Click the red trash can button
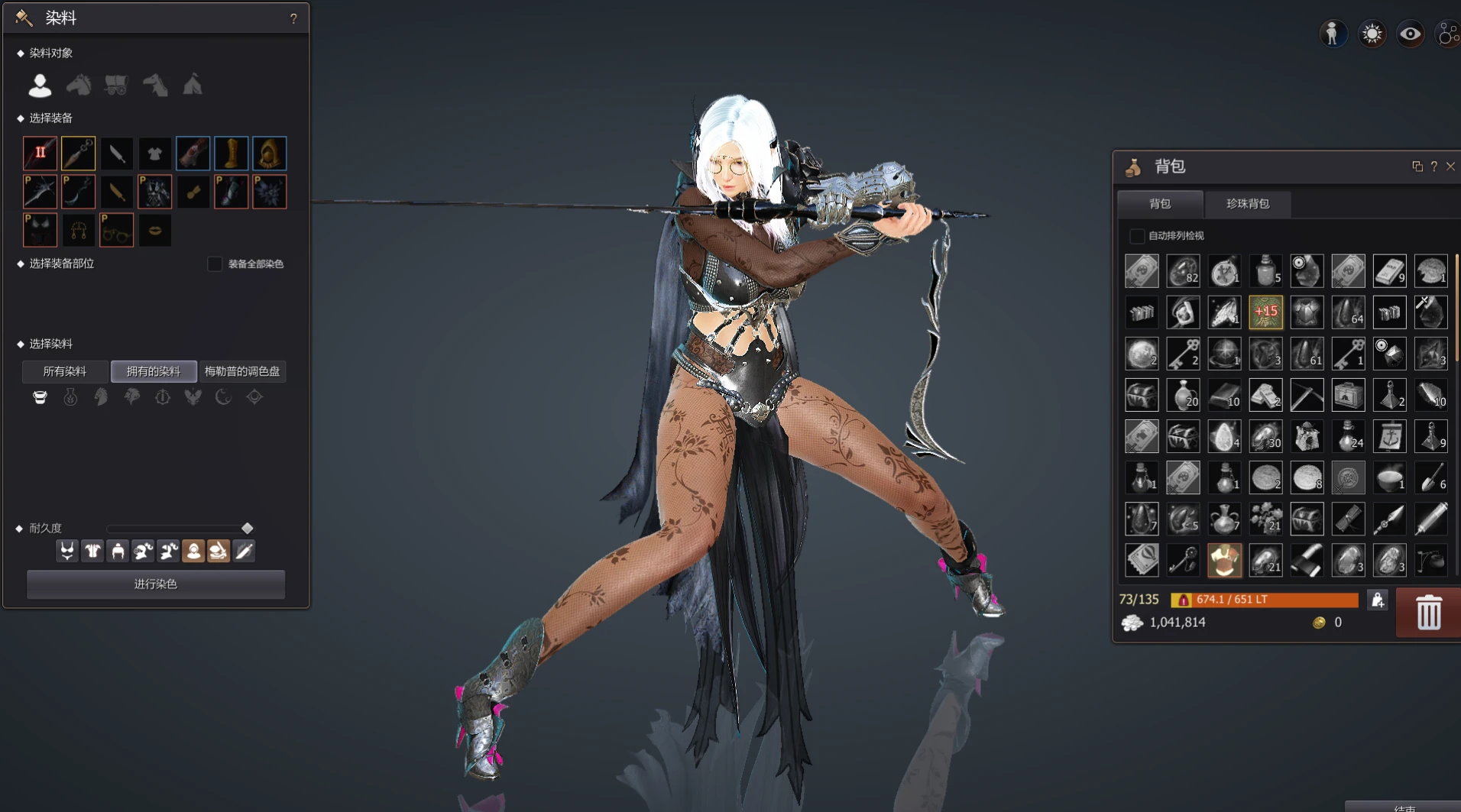 pyautogui.click(x=1428, y=613)
